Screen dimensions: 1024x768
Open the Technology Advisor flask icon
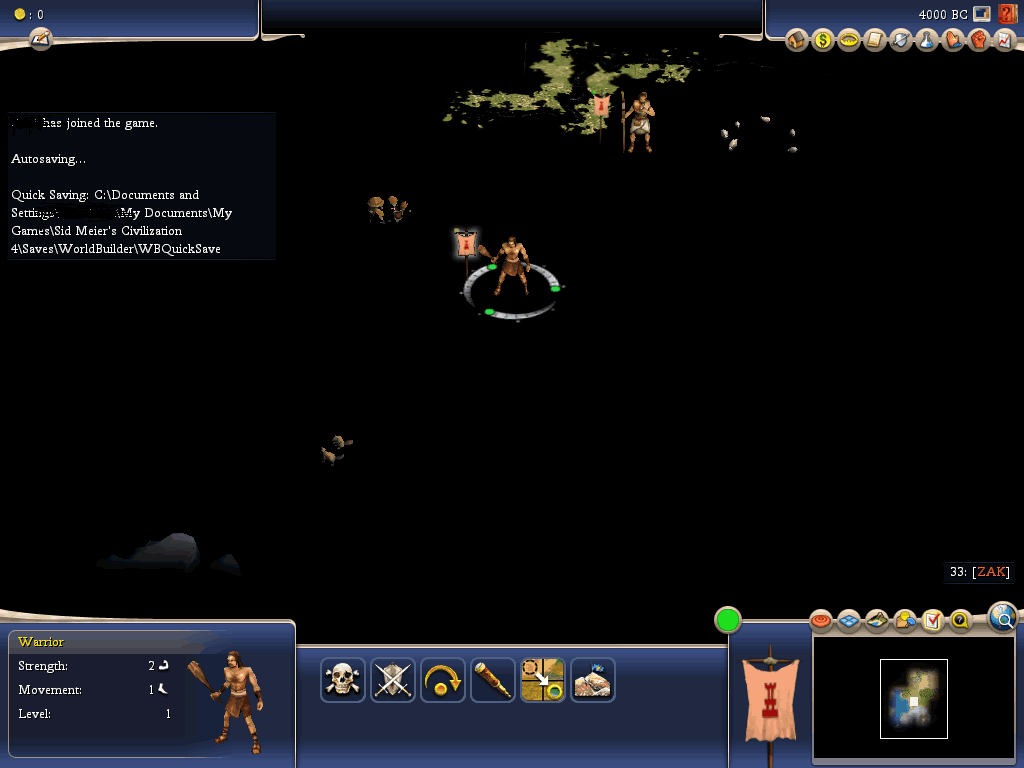tap(927, 41)
